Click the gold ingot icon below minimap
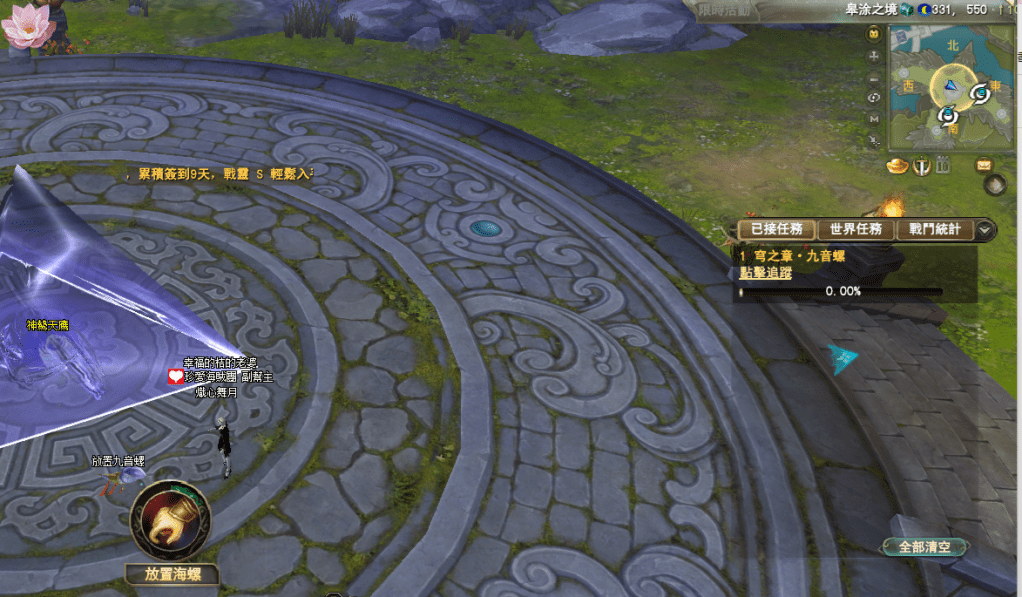The height and width of the screenshot is (597, 1022). (897, 166)
